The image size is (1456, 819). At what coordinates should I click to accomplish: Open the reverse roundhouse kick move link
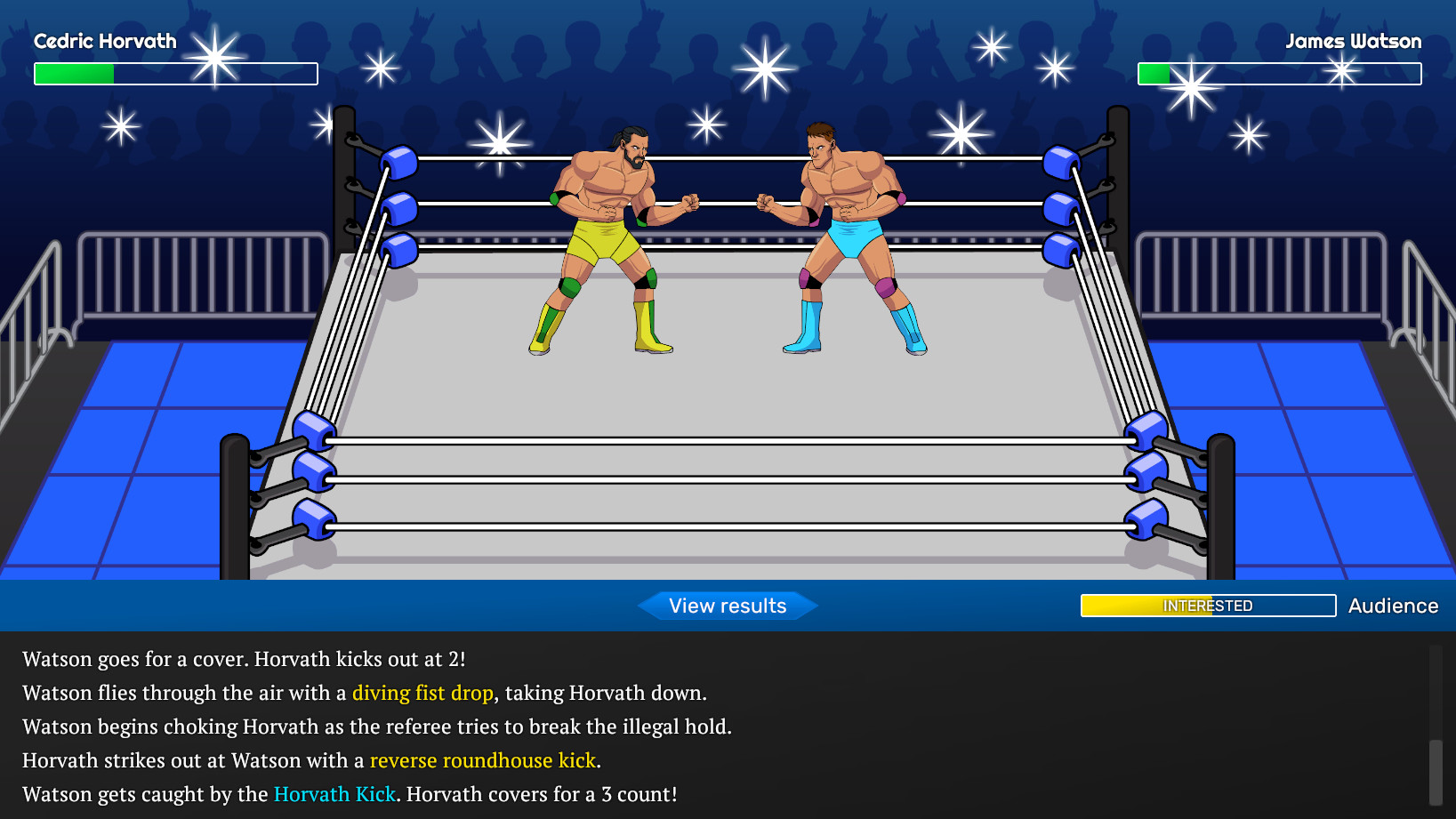(482, 760)
